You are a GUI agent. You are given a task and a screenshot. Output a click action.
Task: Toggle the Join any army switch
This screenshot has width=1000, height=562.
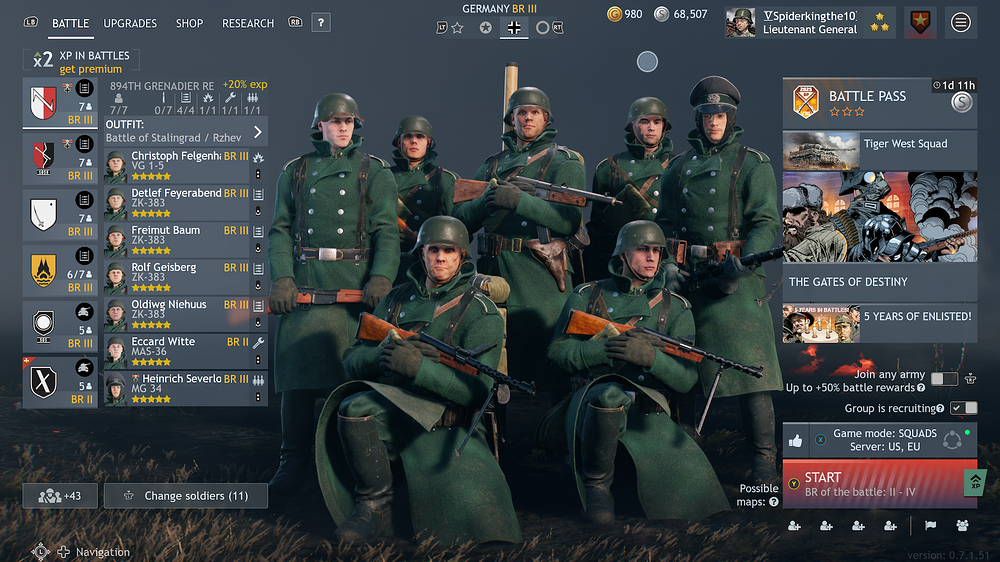click(944, 379)
